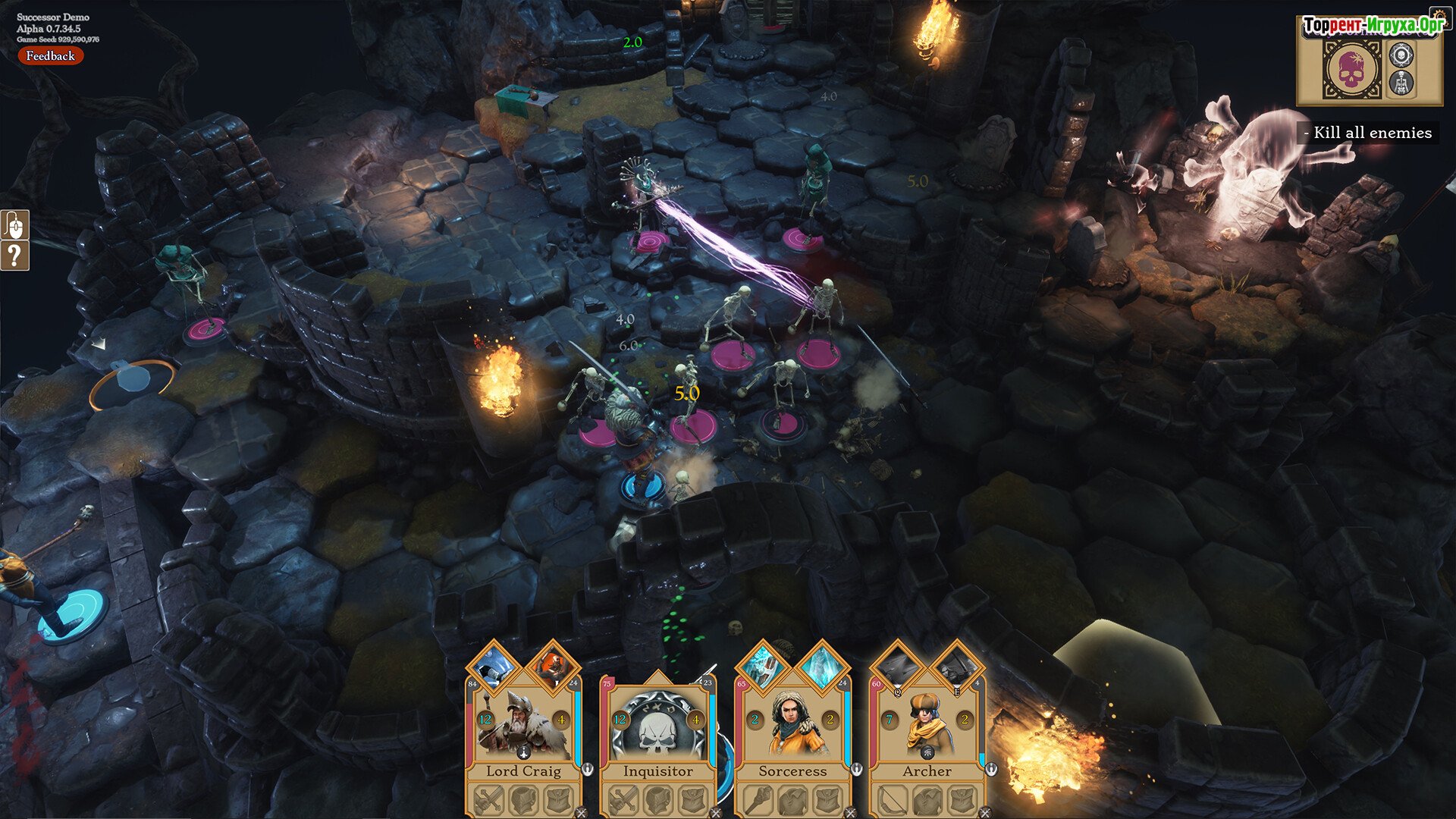Open Lord Craig's helmet armor slot
Viewport: 1456px width, 819px height.
pos(523,800)
